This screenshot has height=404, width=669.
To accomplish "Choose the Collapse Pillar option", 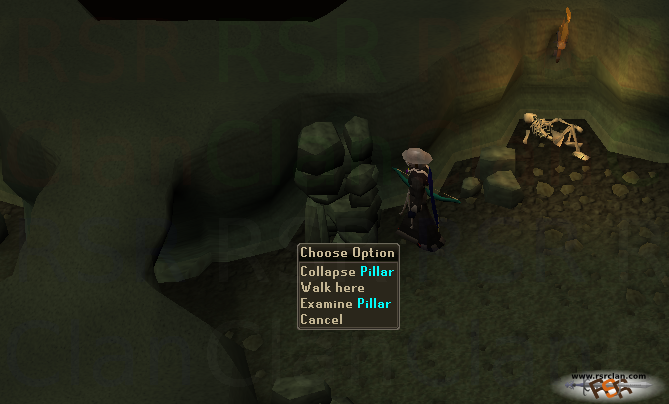I will [x=347, y=271].
